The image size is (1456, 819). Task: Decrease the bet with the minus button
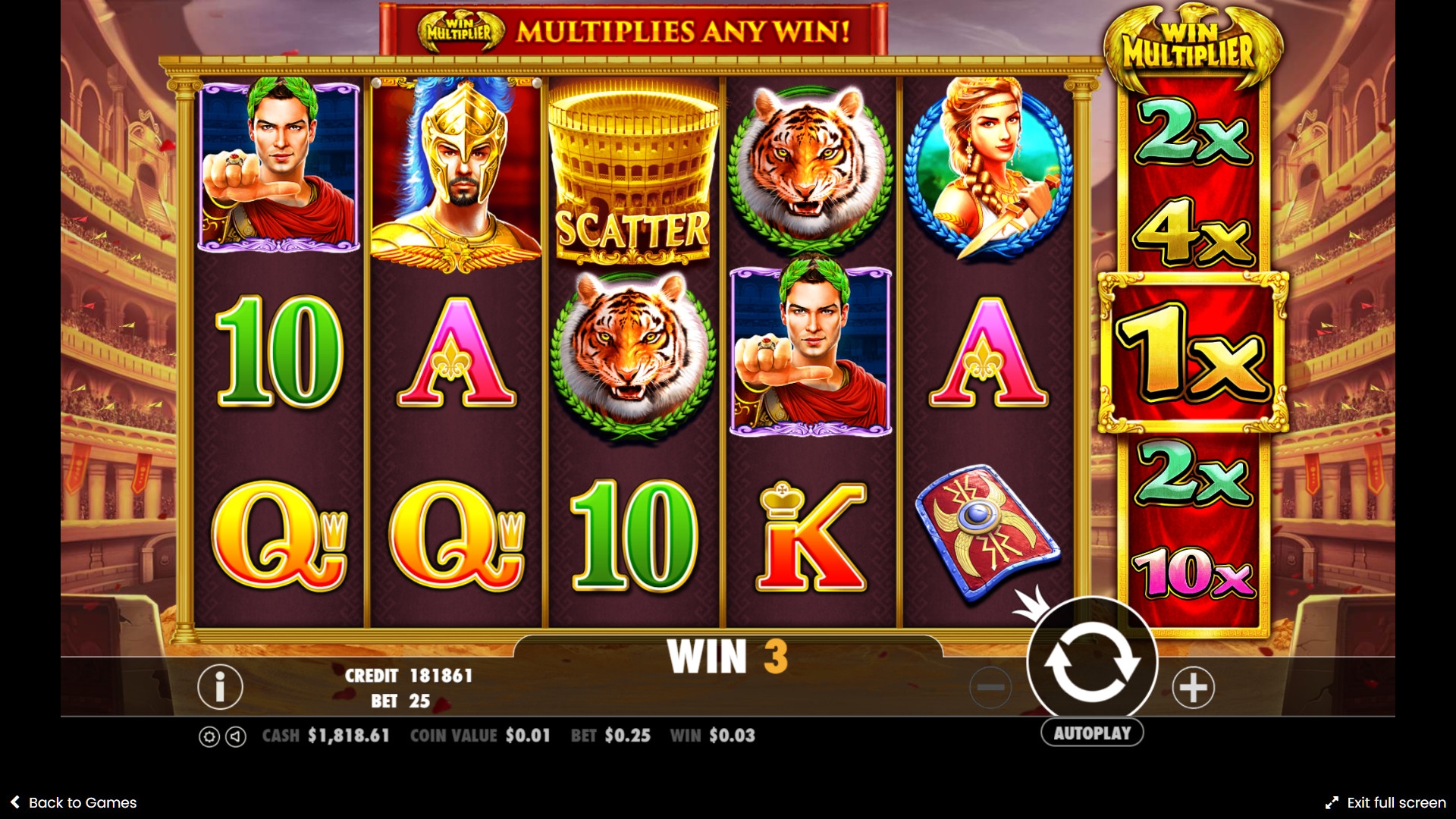pos(990,688)
